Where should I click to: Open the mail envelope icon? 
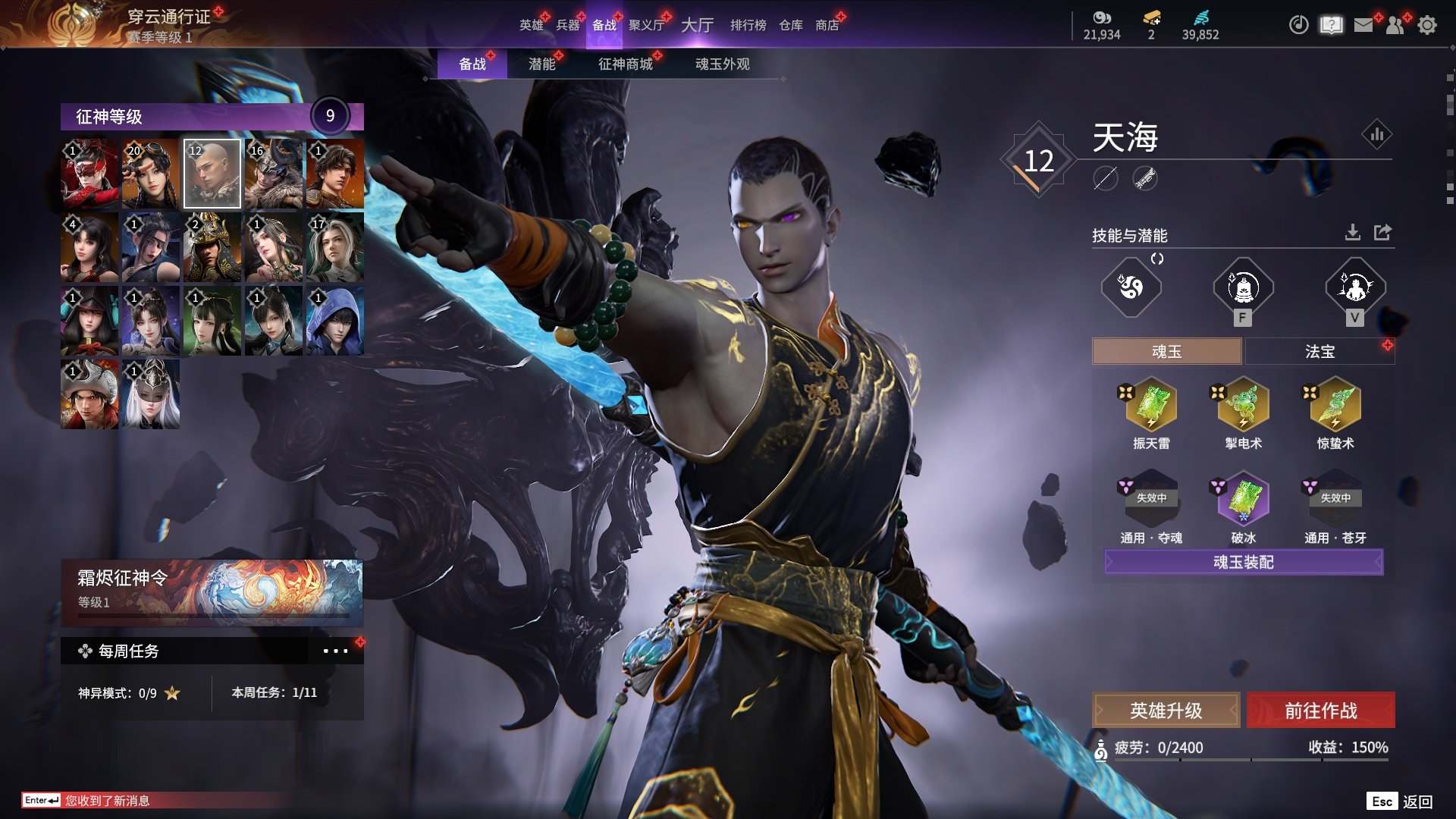pyautogui.click(x=1363, y=25)
